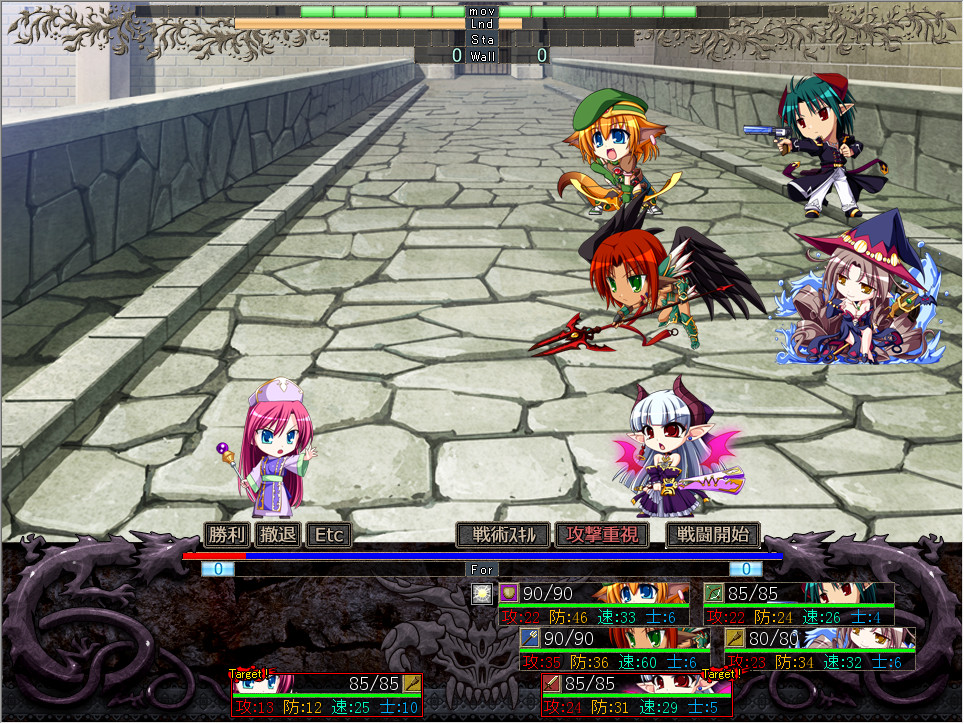This screenshot has height=724, width=964.
Task: Toggle the 攻撃重視 attack-focus stance
Action: pyautogui.click(x=603, y=535)
